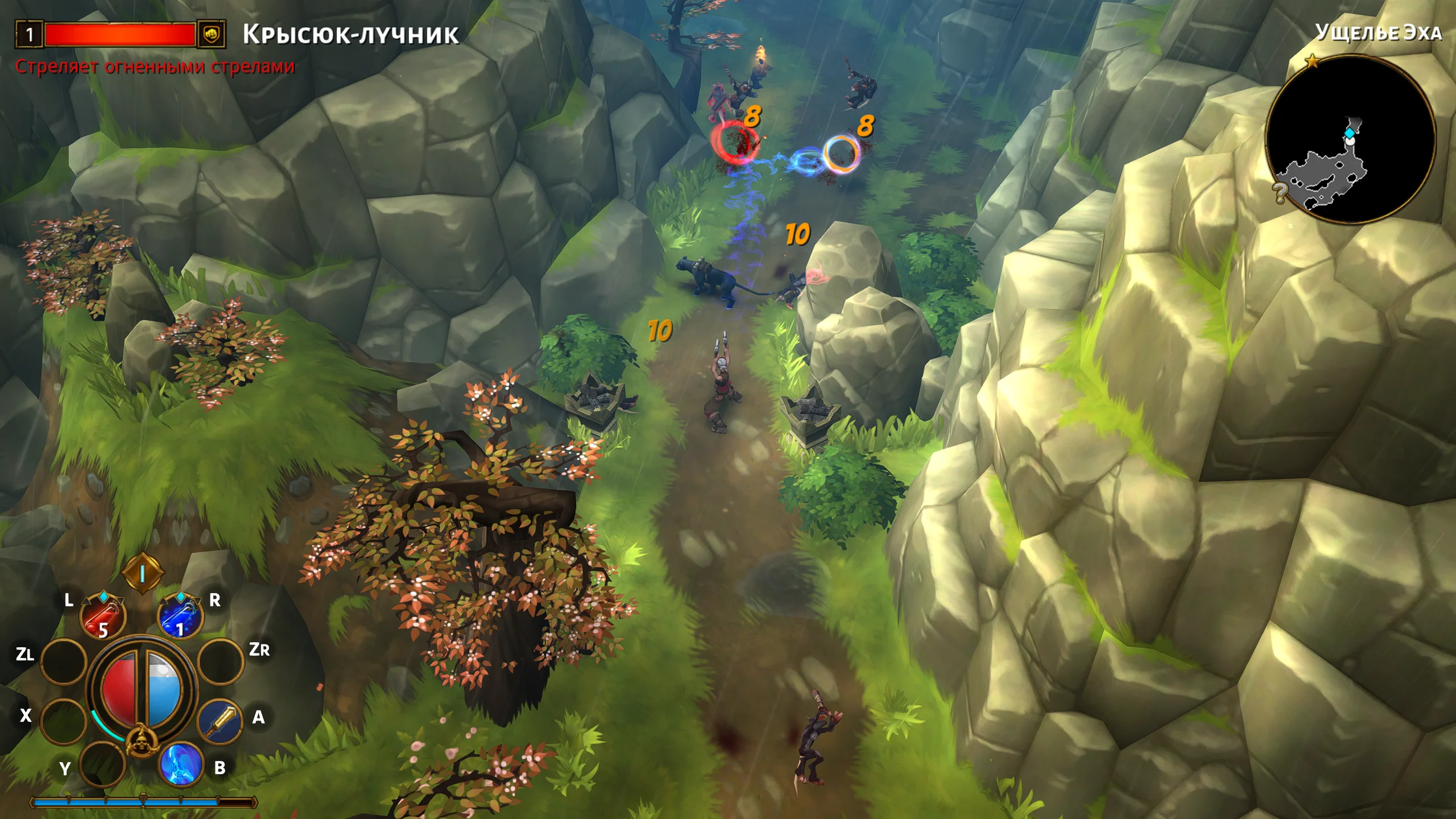This screenshot has width=1456, height=819.
Task: Drink the blue mana potion
Action: click(180, 618)
